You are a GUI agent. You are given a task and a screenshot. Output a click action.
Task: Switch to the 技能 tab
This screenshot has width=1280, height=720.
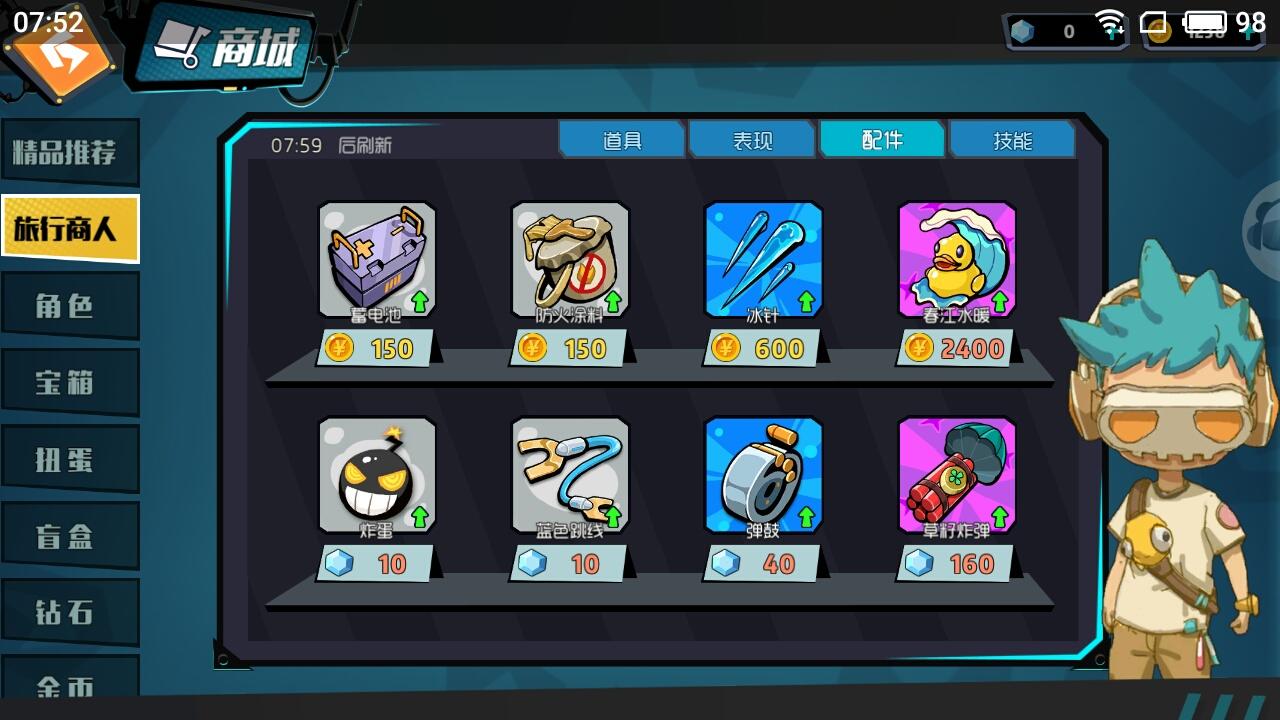pyautogui.click(x=1012, y=139)
